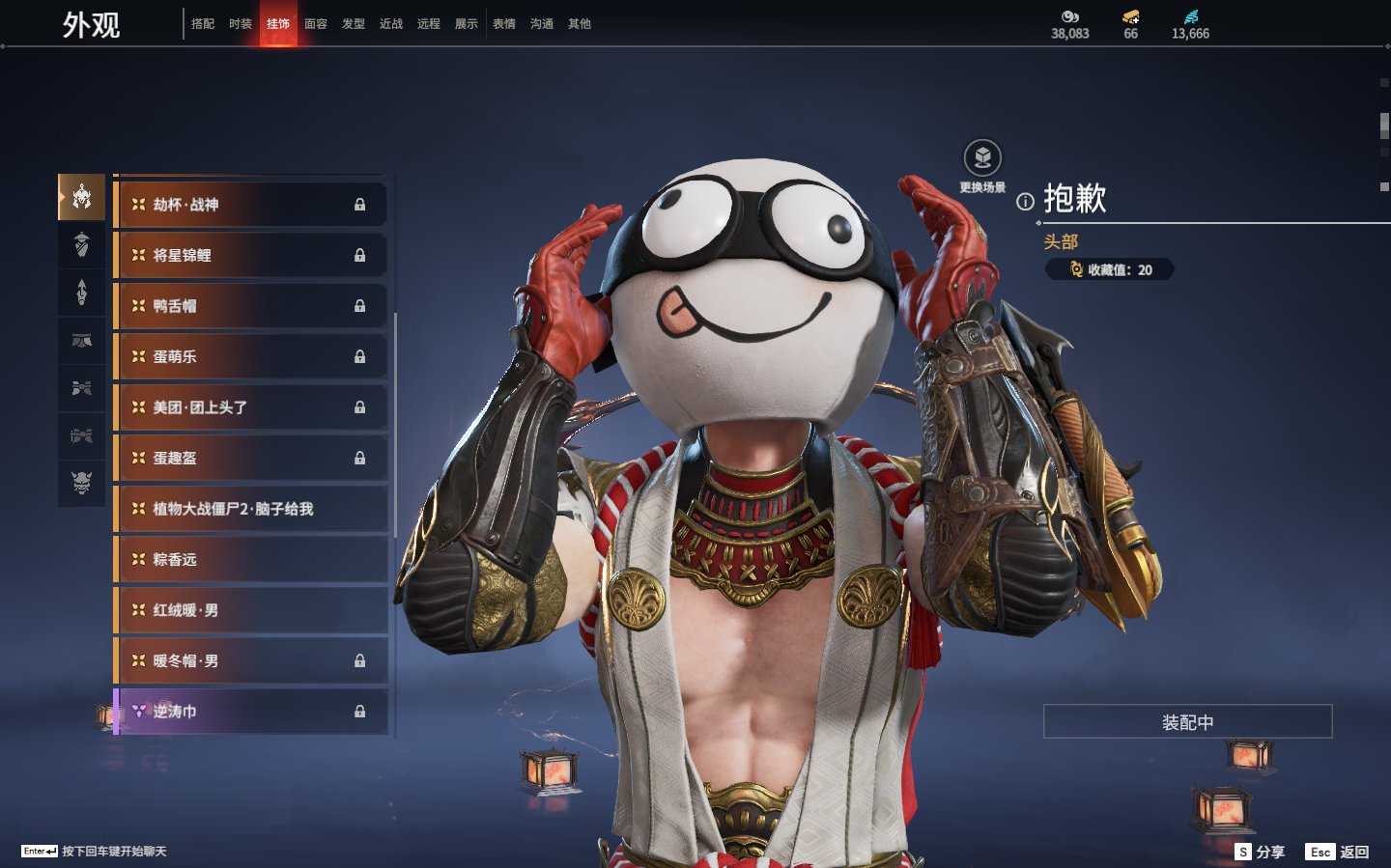Image resolution: width=1391 pixels, height=868 pixels.
Task: Open the 其他 tab
Action: click(x=580, y=24)
